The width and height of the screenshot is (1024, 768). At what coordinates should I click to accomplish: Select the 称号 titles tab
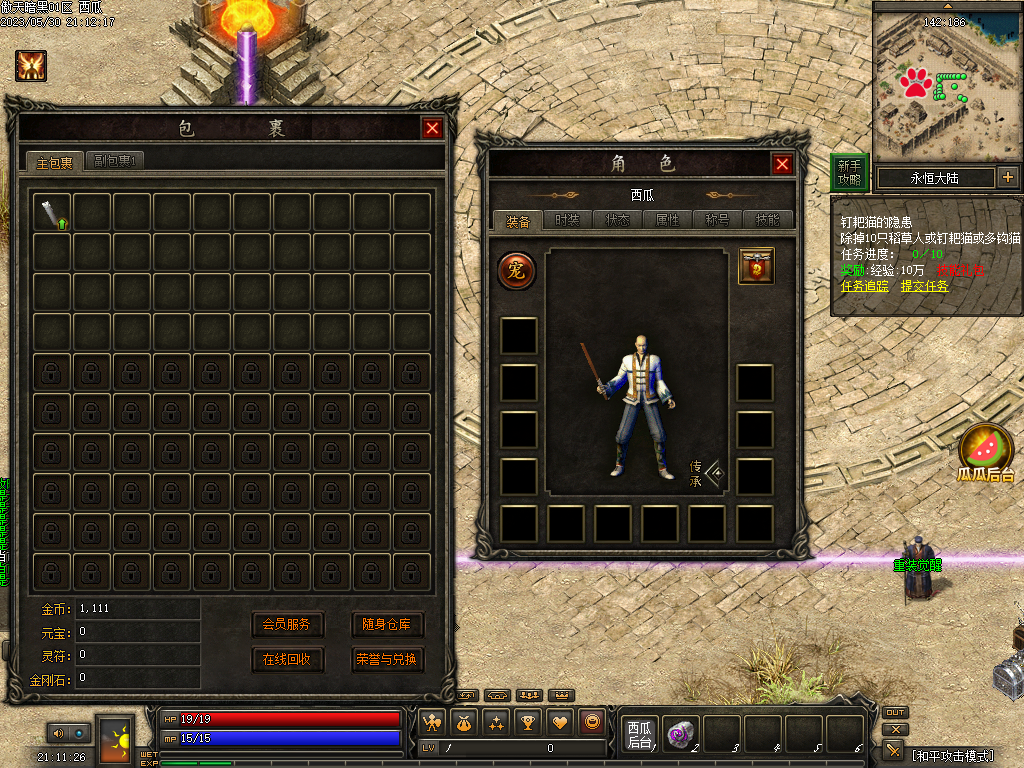717,220
